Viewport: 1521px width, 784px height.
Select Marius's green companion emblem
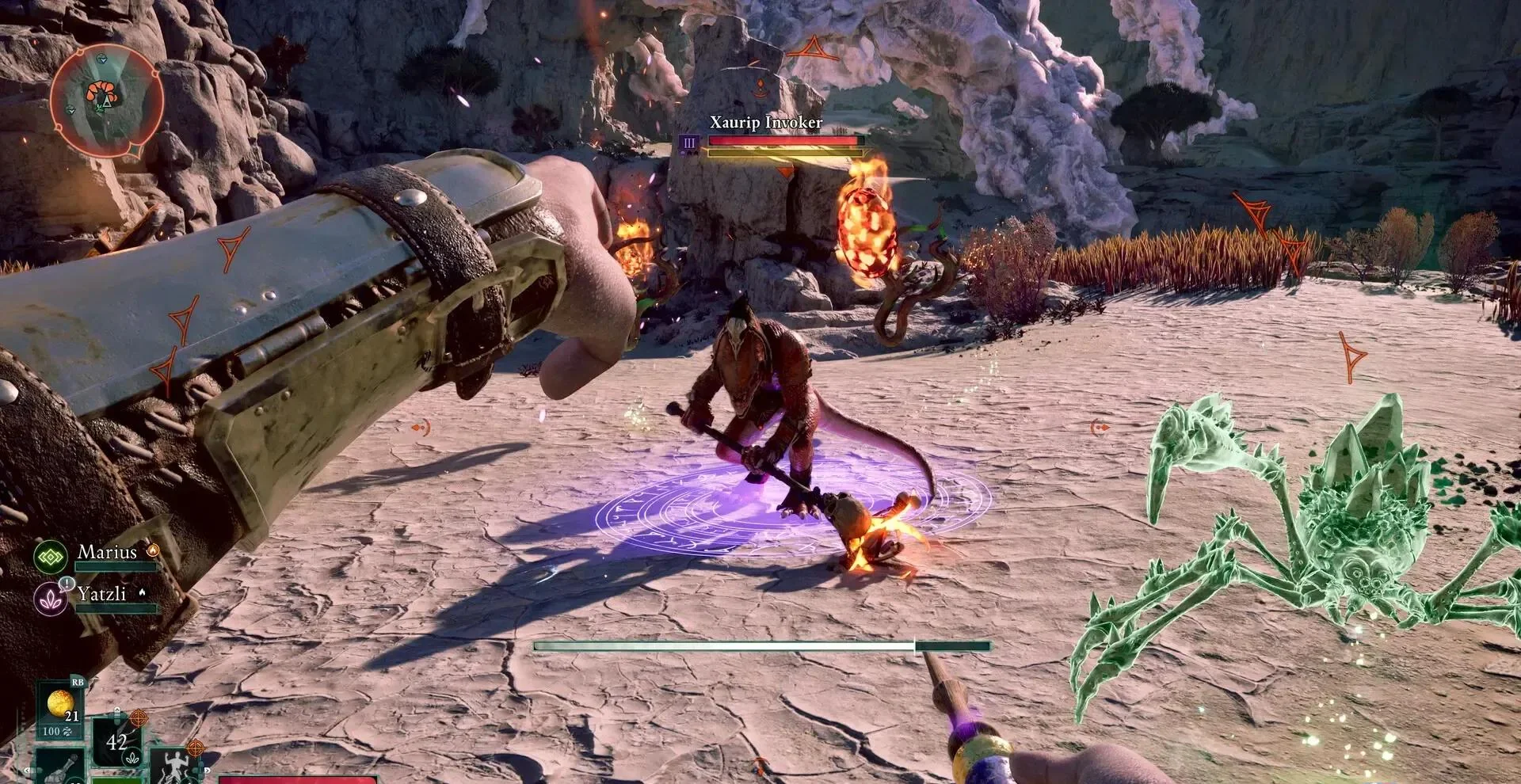click(x=51, y=556)
